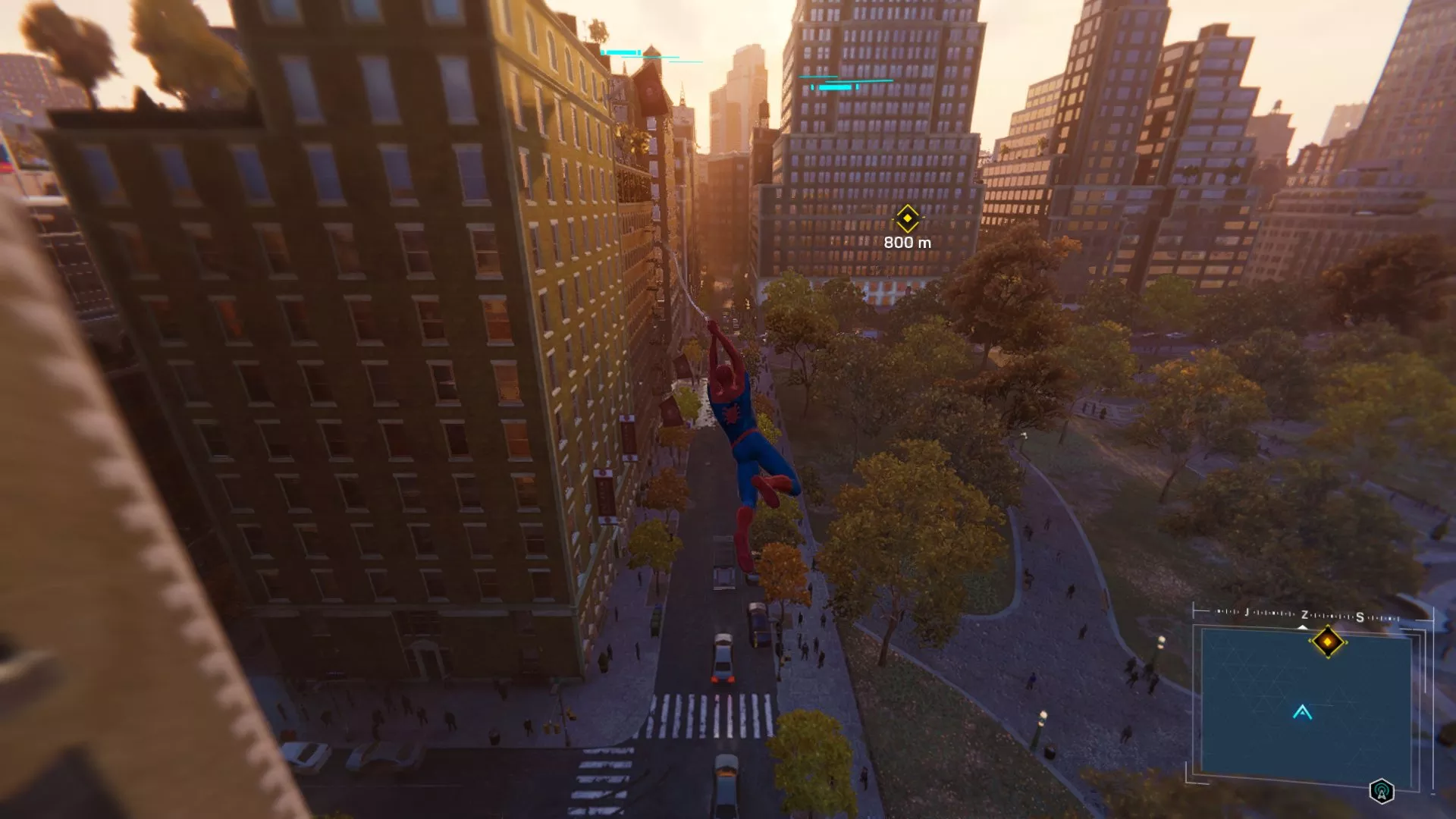Viewport: 1456px width, 819px height.
Task: Click the broadcast tower icon on the minimap
Action: 1382,792
